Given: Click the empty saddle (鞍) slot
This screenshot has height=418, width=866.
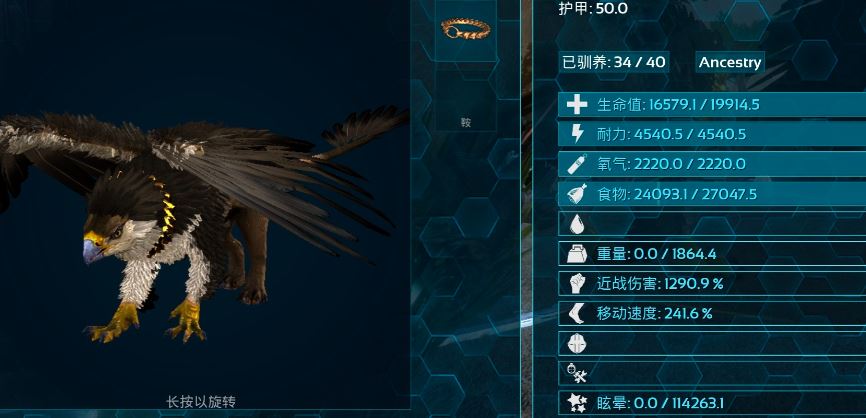Looking at the screenshot, I should pos(465,102).
